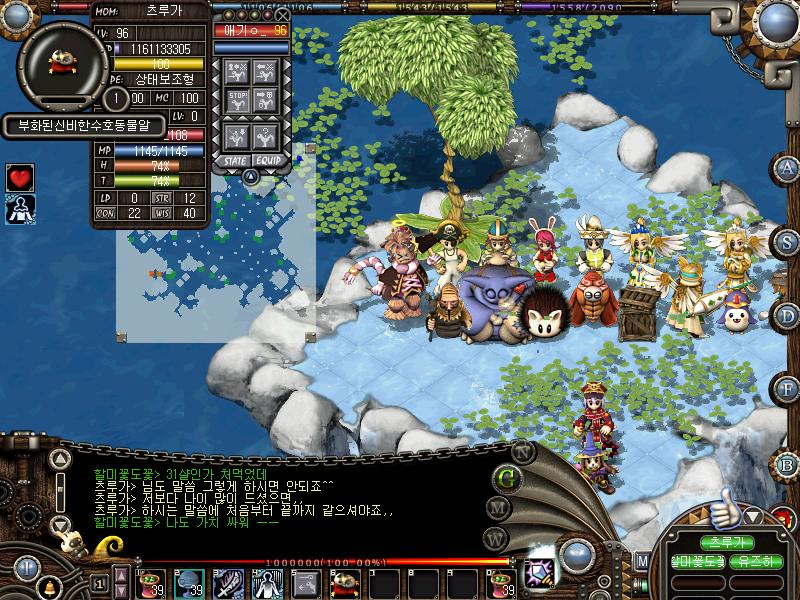Switch chat to the green G channel

coord(507,477)
